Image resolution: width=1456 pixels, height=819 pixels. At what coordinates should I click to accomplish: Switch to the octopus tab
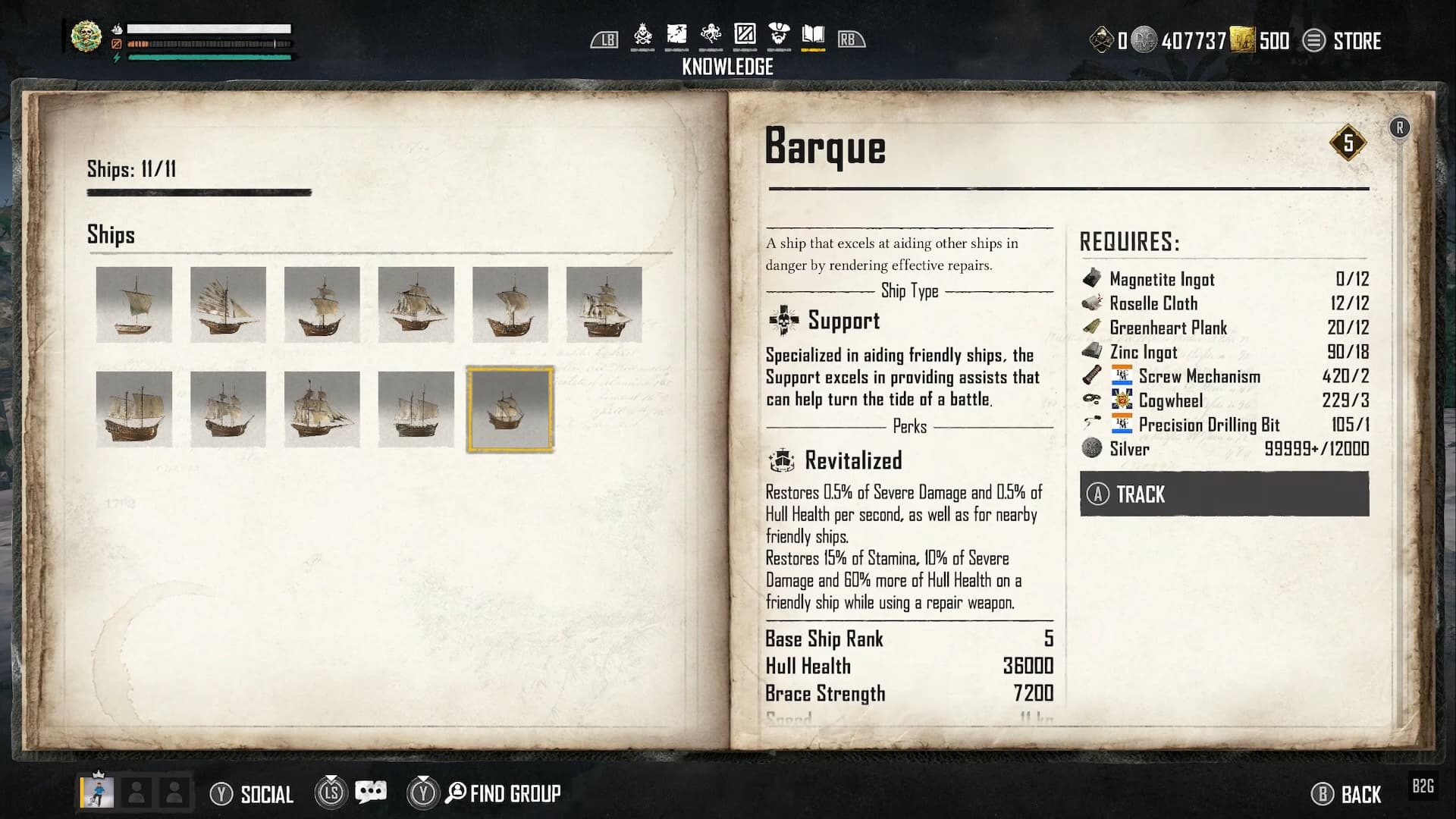[711, 36]
